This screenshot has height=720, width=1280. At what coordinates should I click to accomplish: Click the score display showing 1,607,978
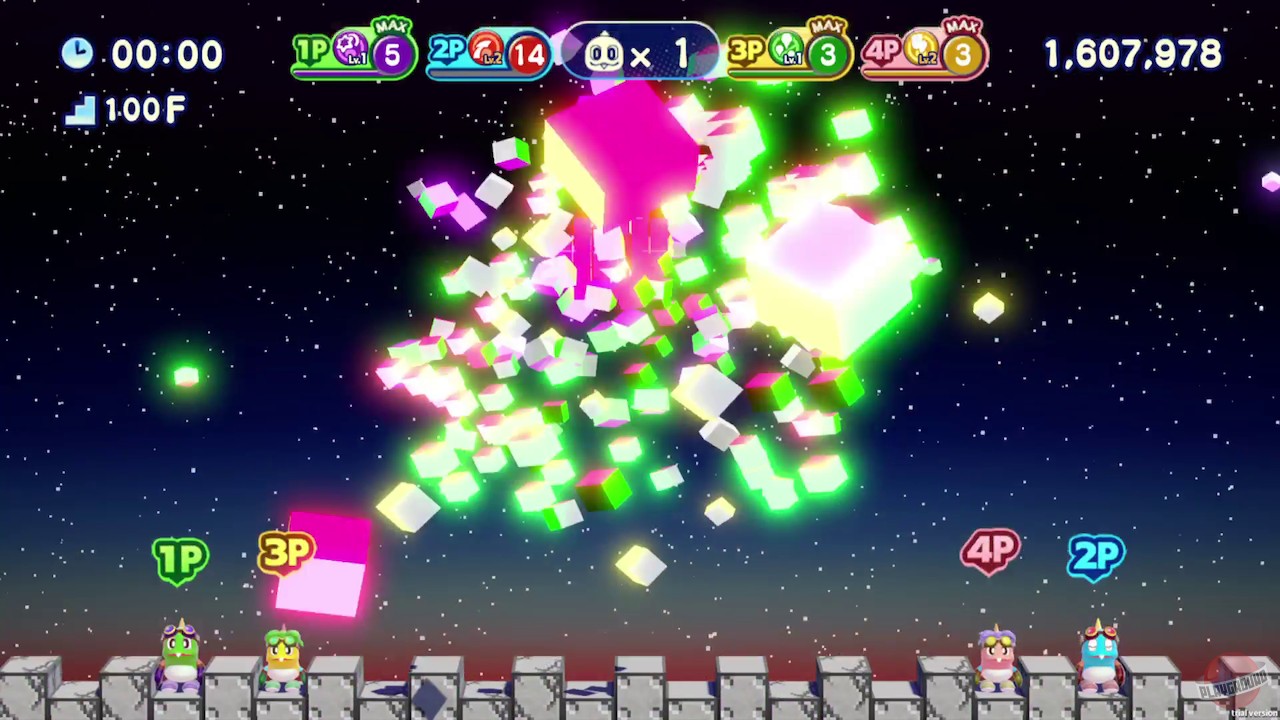tap(1132, 52)
